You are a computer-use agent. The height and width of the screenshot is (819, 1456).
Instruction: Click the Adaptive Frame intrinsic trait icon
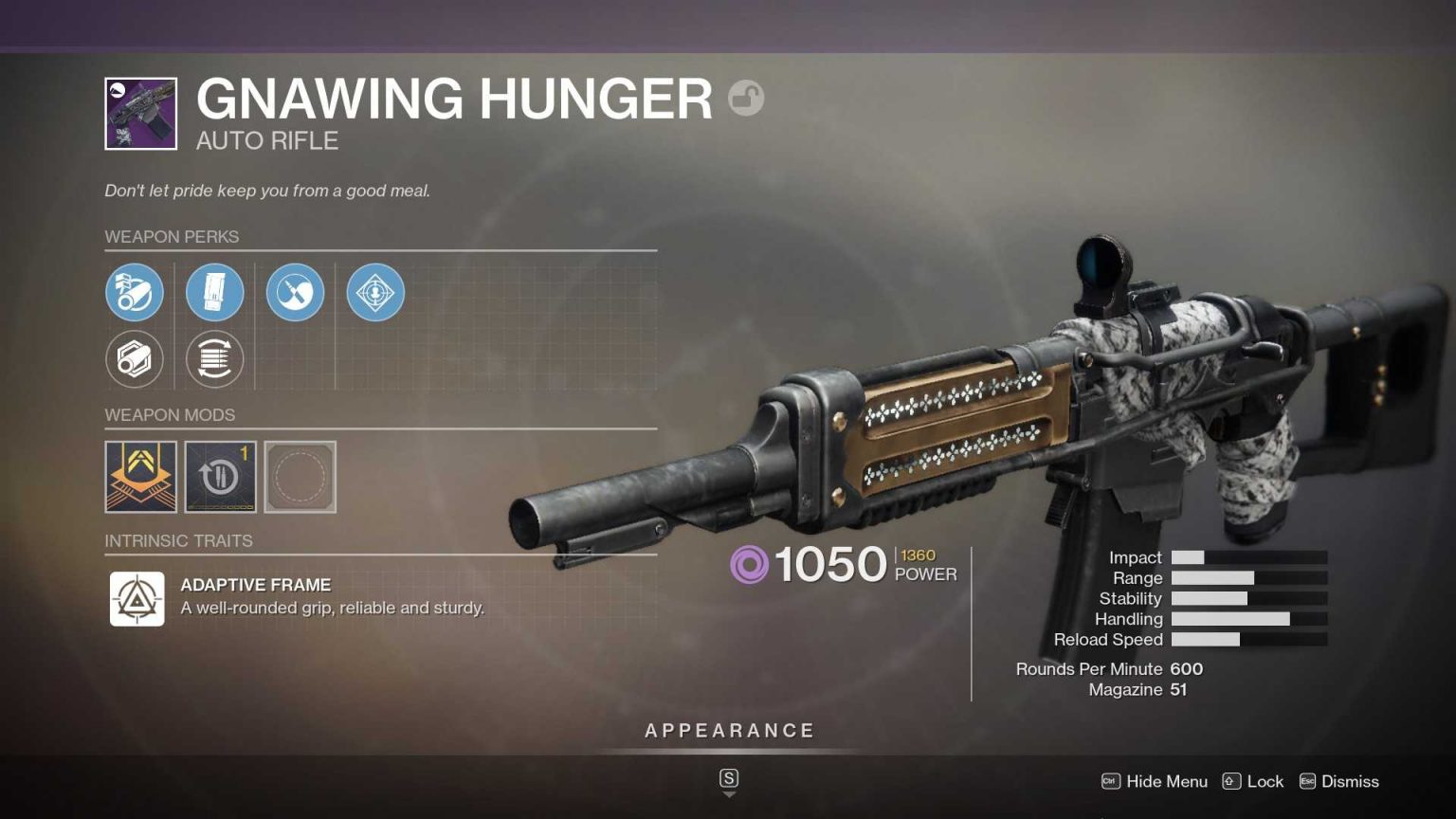[x=137, y=597]
